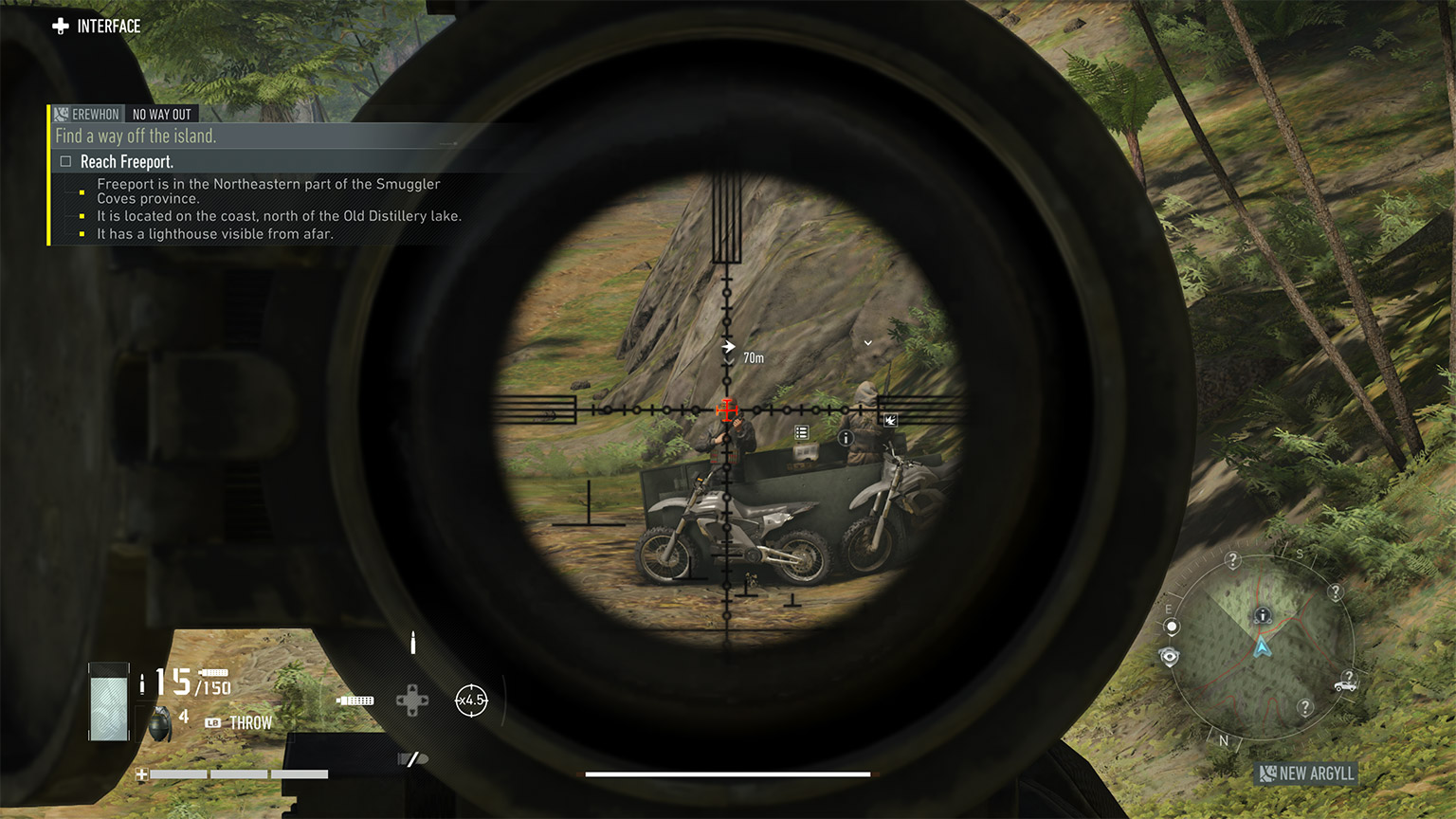Image resolution: width=1456 pixels, height=819 pixels.
Task: Click the loot list icon on the armored vehicle
Action: (x=802, y=432)
